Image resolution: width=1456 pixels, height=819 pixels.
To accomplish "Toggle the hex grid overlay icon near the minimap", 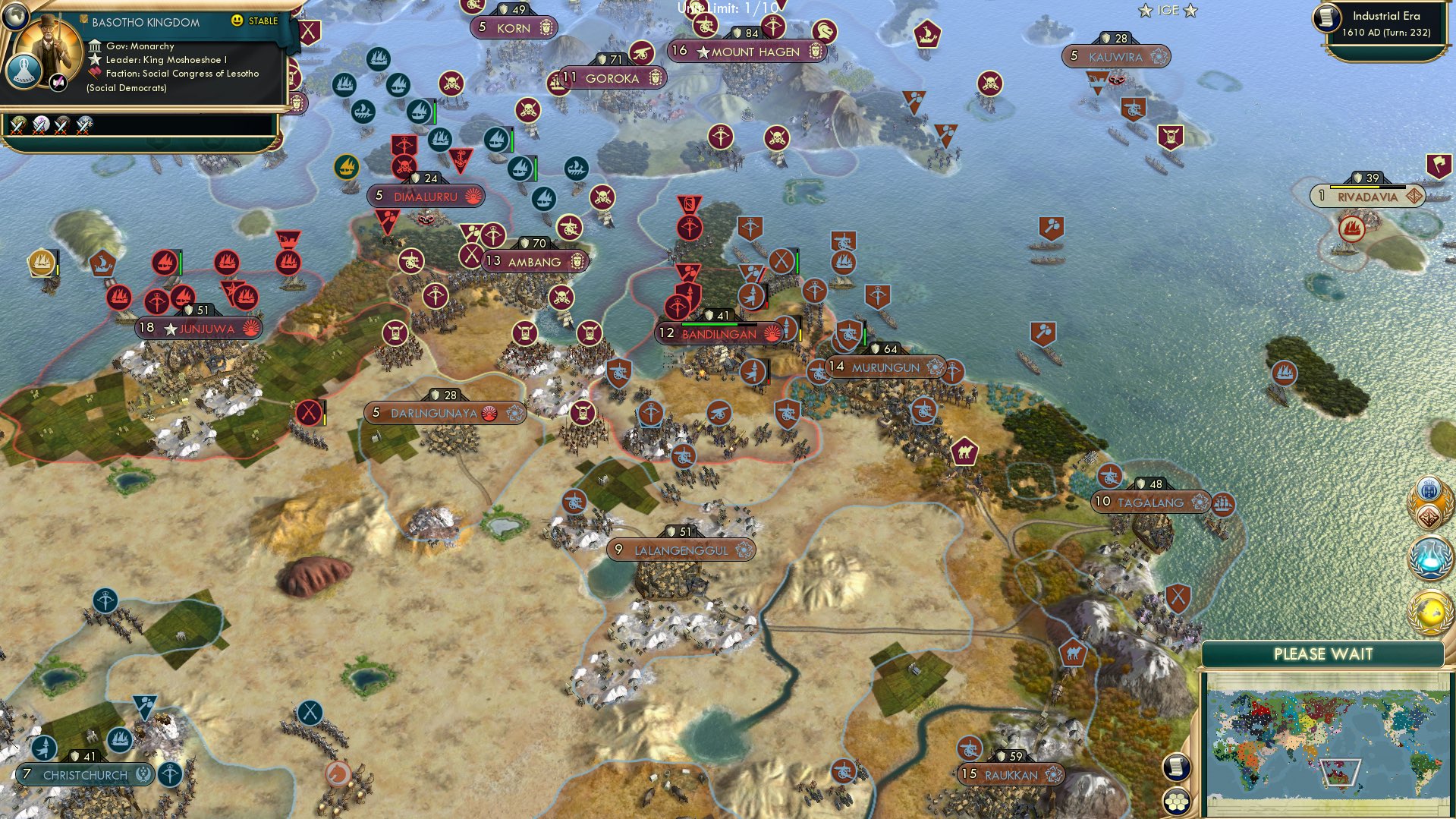I will [1177, 802].
